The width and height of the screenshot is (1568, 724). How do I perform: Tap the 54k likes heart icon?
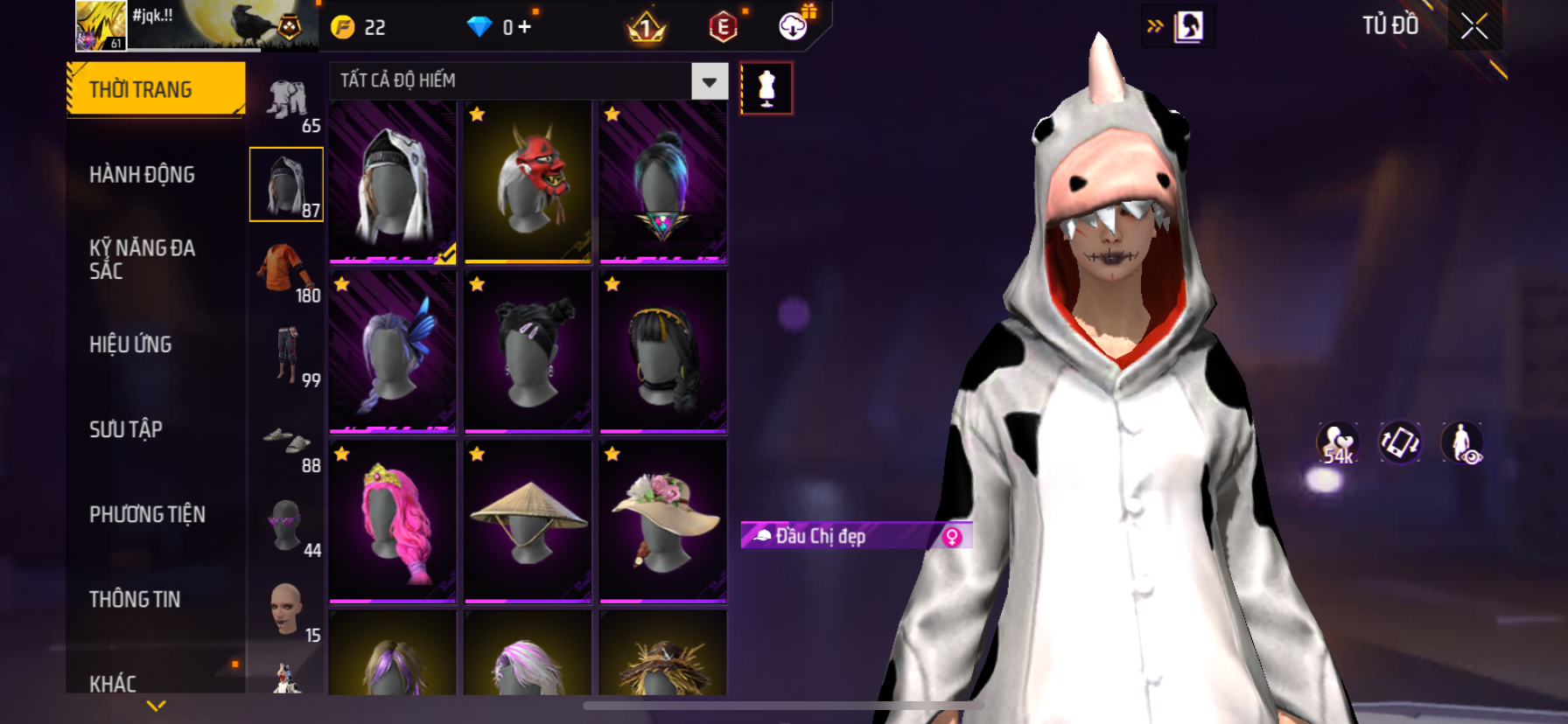coord(1337,442)
